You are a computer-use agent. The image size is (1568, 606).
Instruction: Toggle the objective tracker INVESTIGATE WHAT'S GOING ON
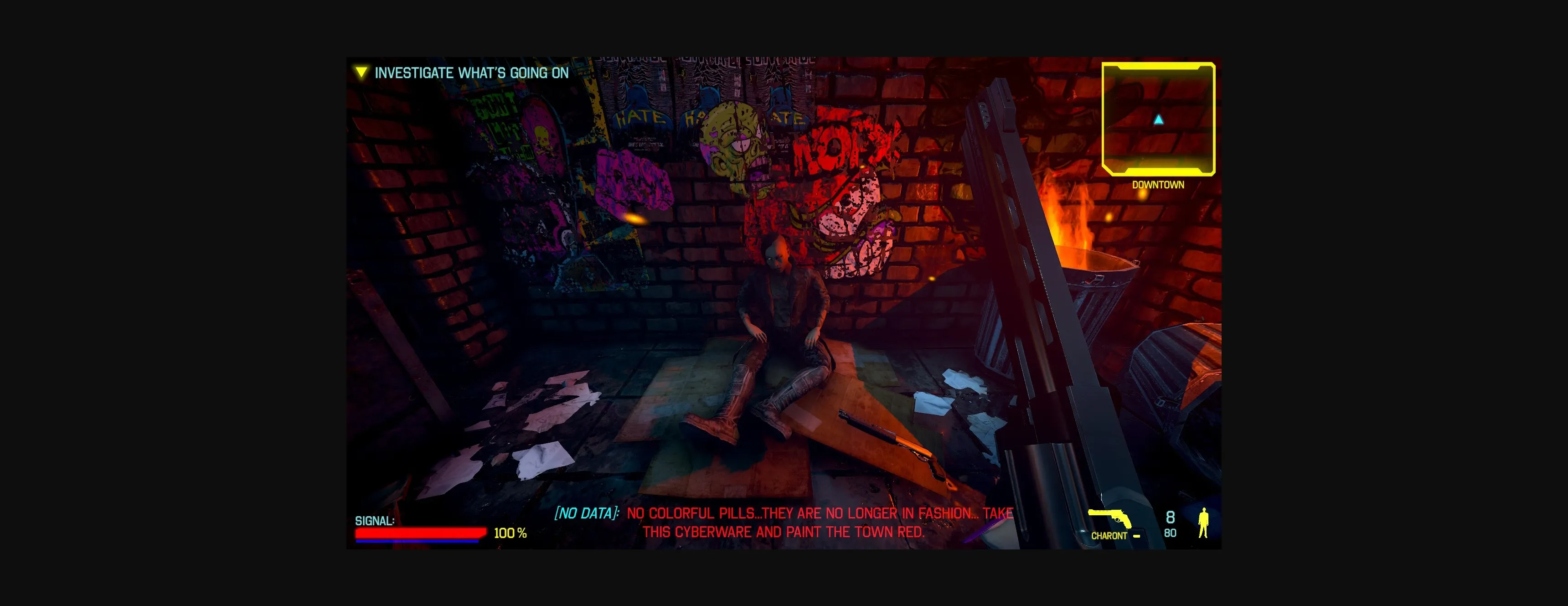(x=472, y=73)
